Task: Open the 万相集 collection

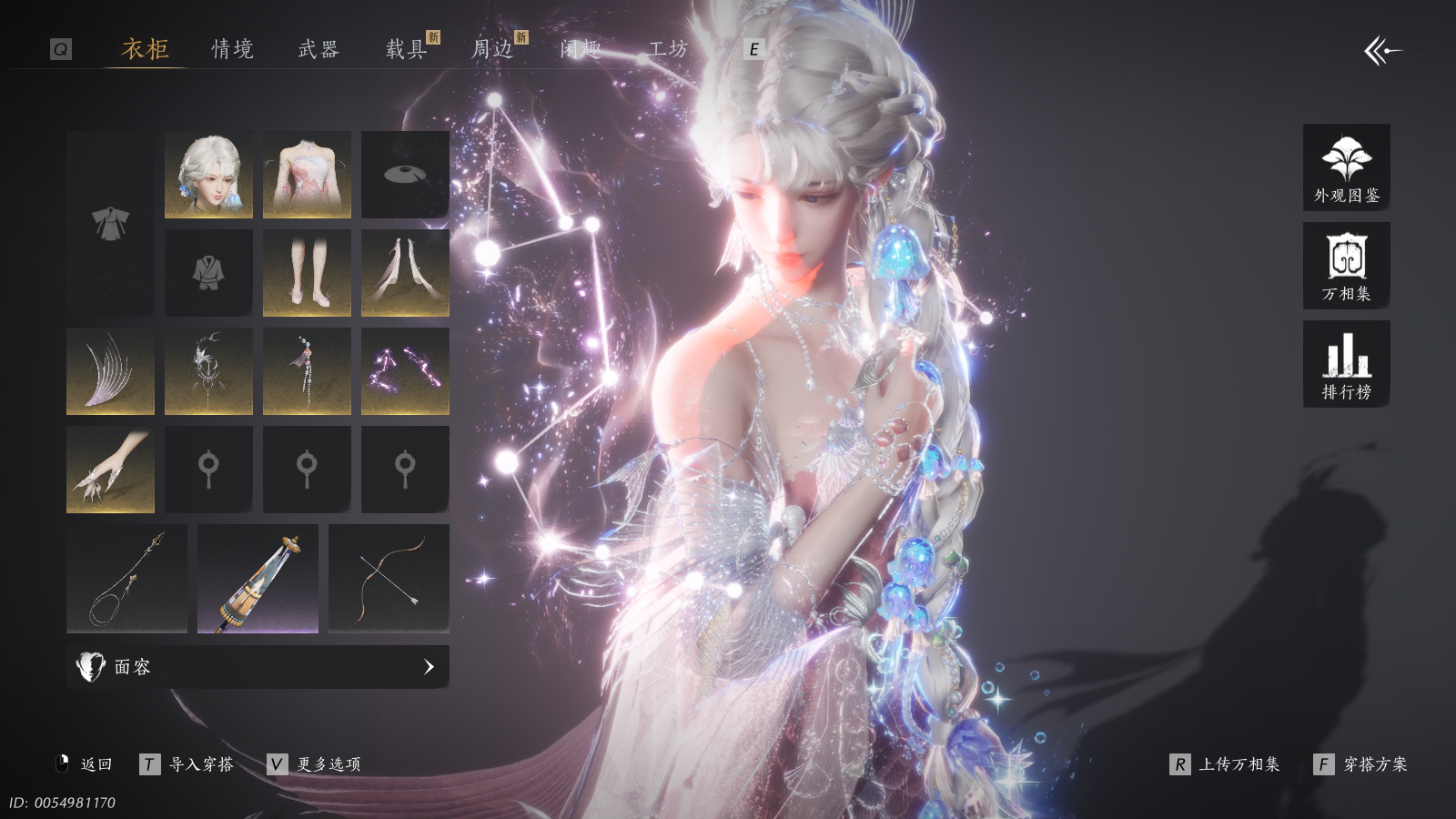Action: coord(1346,266)
